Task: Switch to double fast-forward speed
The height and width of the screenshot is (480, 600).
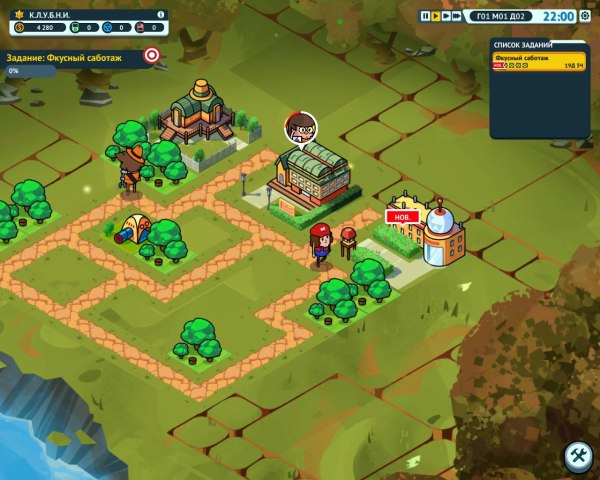Action: (446, 16)
